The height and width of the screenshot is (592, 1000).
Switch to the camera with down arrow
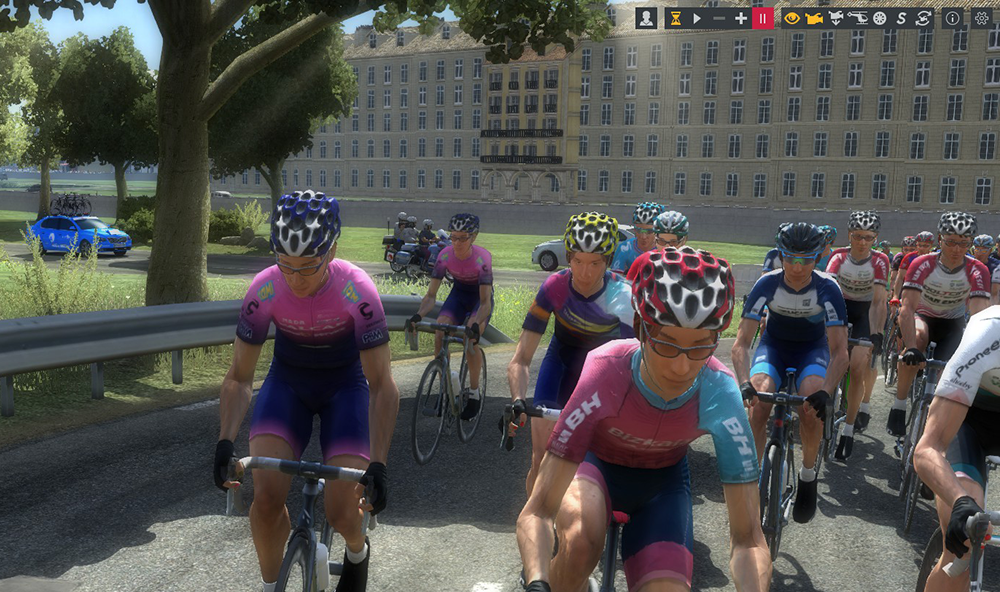tap(836, 18)
